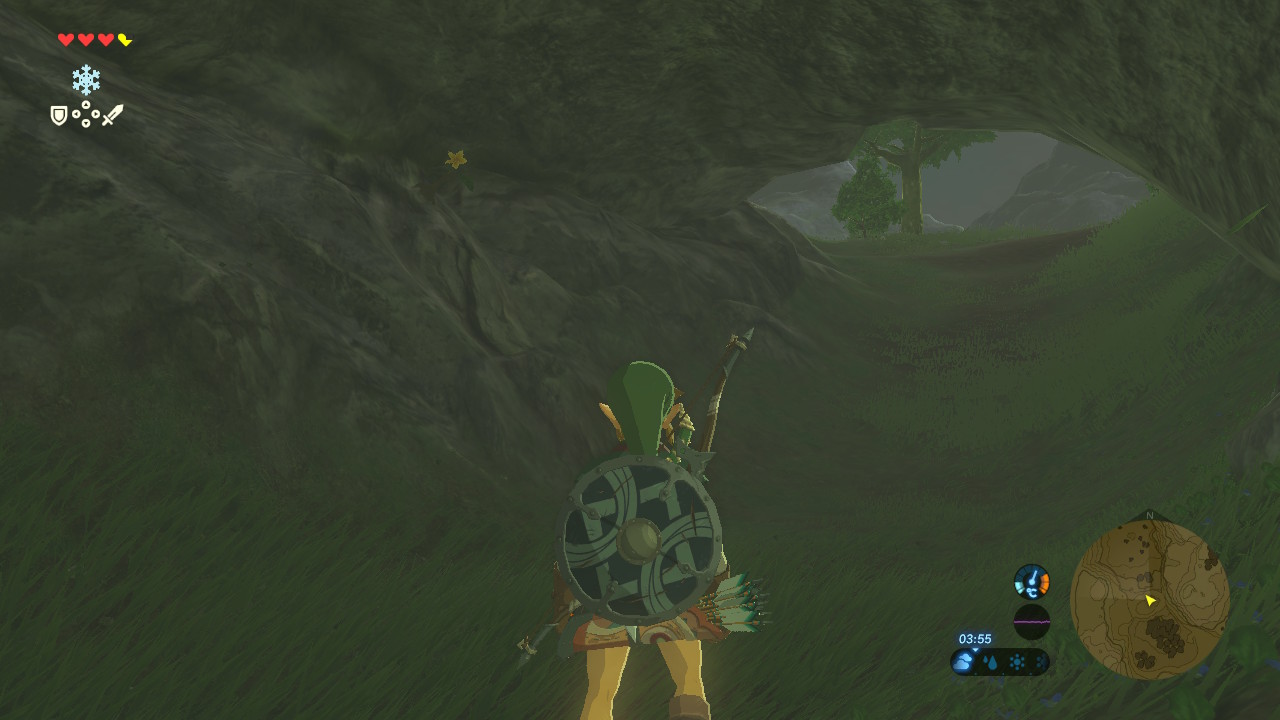
Task: Select the cloudy weather forecast icon
Action: tap(964, 661)
